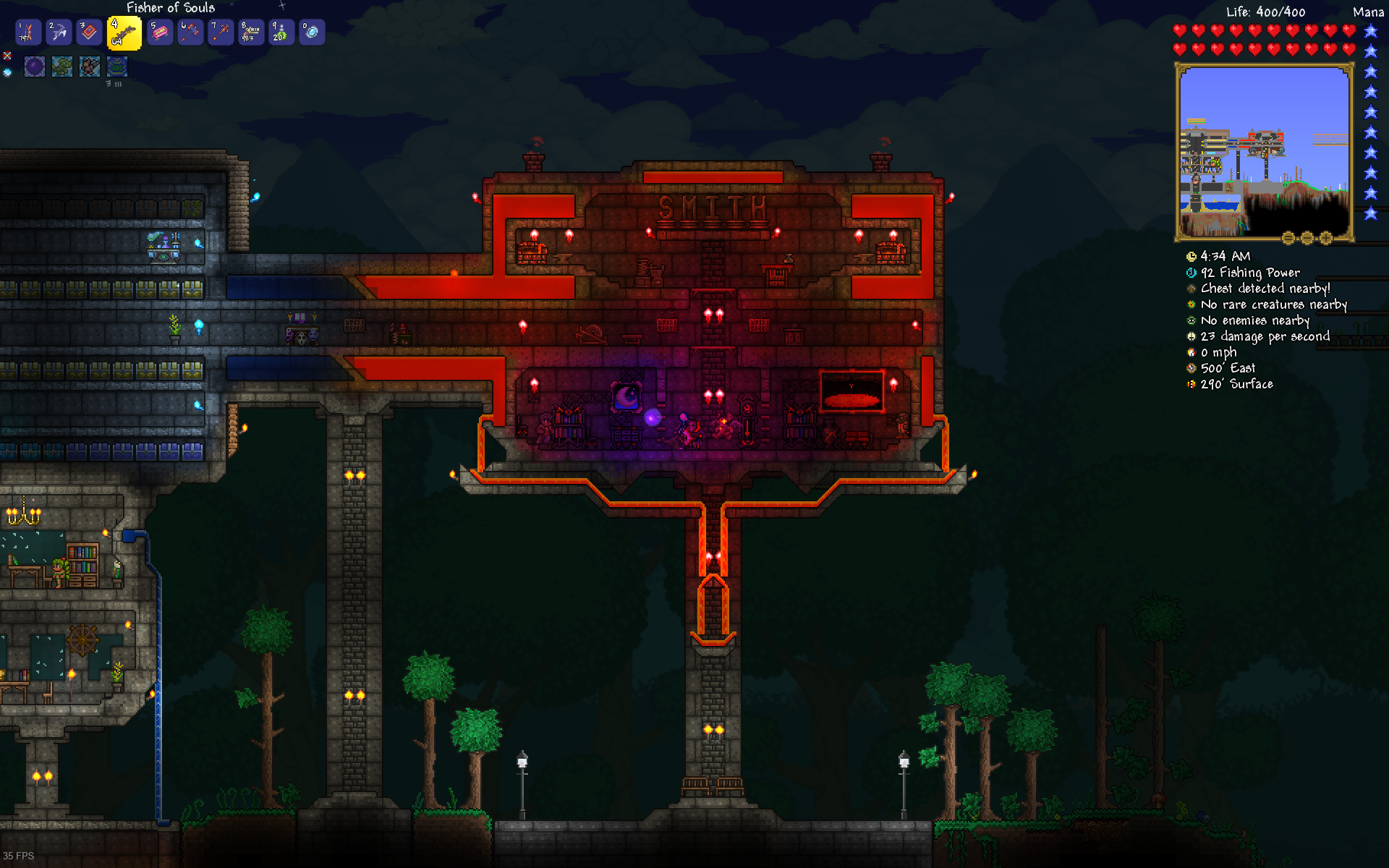Select the pink bed in hotbar slot 5

[159, 32]
